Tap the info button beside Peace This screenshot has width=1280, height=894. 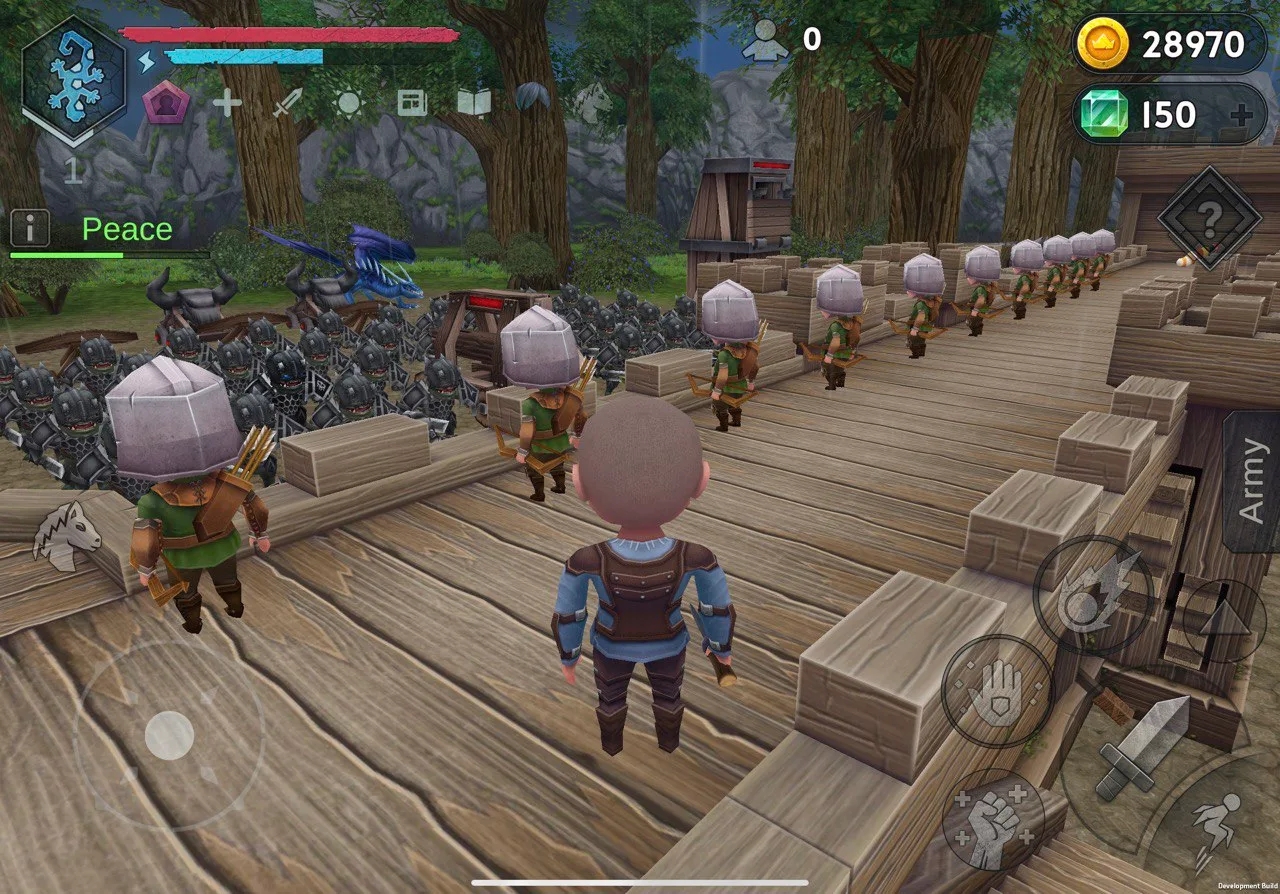coord(30,229)
